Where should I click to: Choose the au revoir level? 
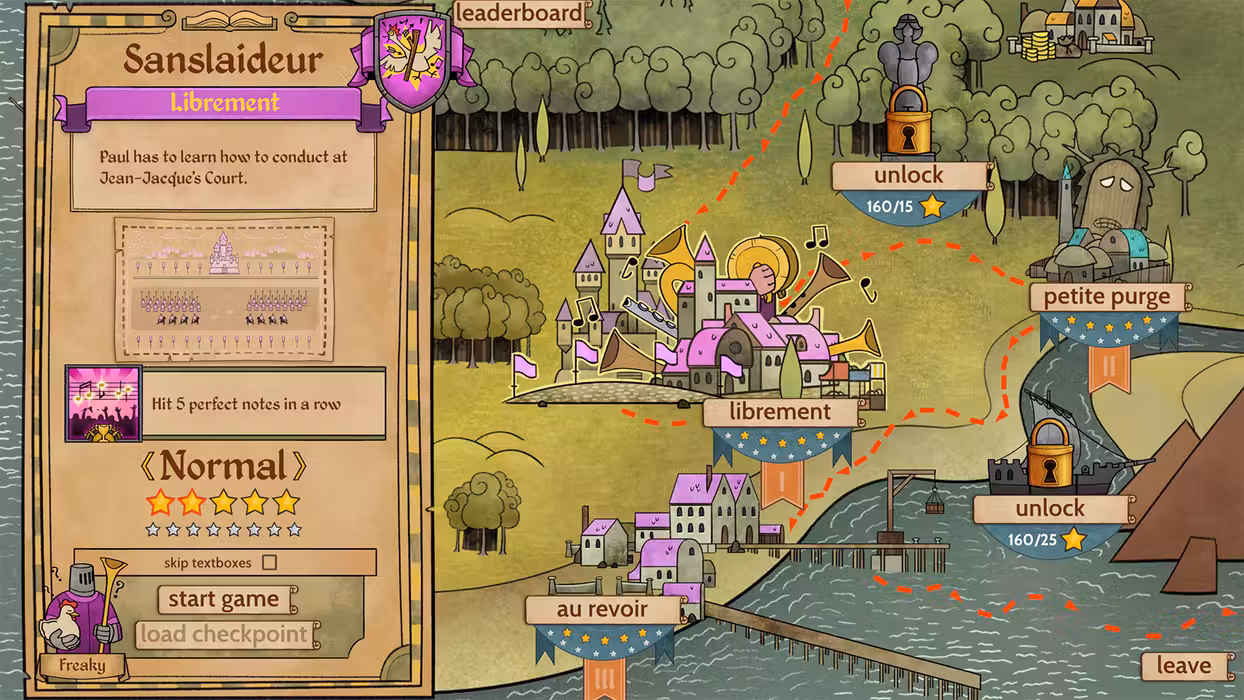tap(603, 609)
